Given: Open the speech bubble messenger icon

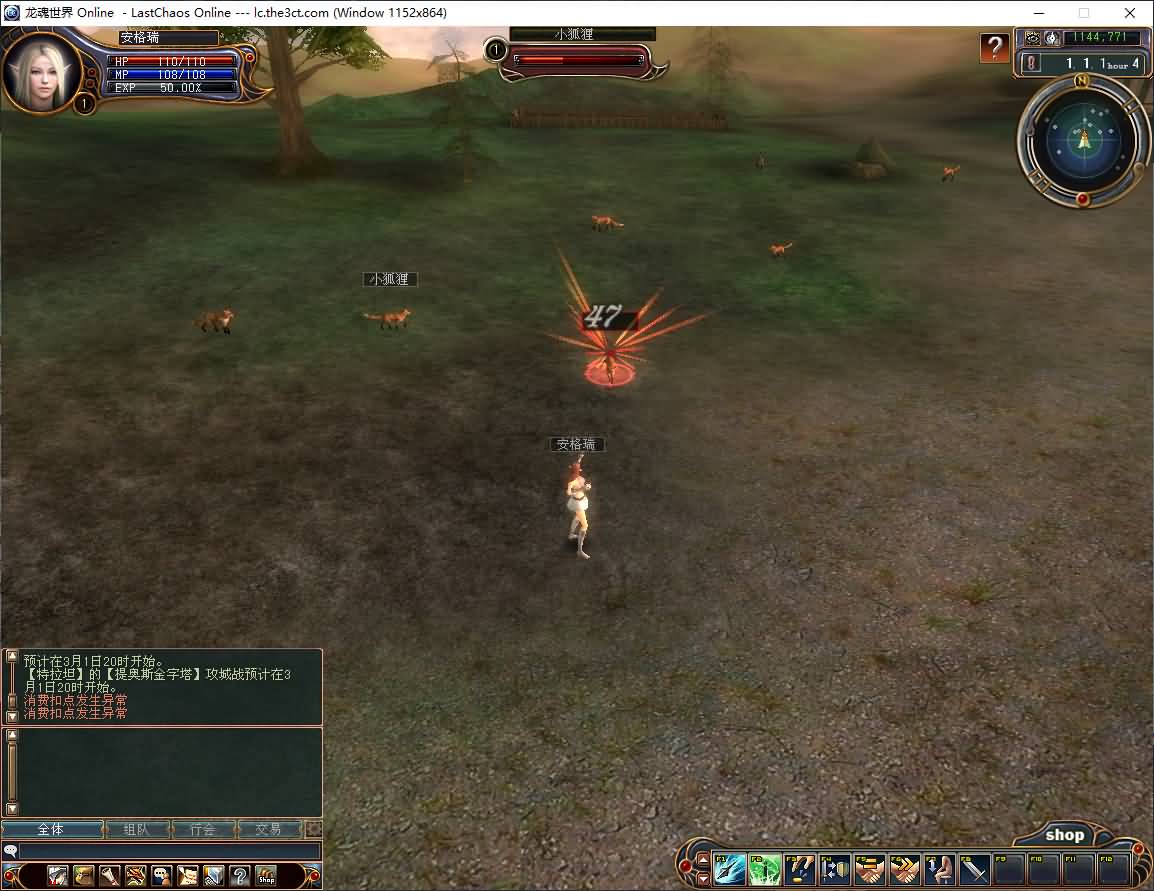Looking at the screenshot, I should pyautogui.click(x=161, y=876).
